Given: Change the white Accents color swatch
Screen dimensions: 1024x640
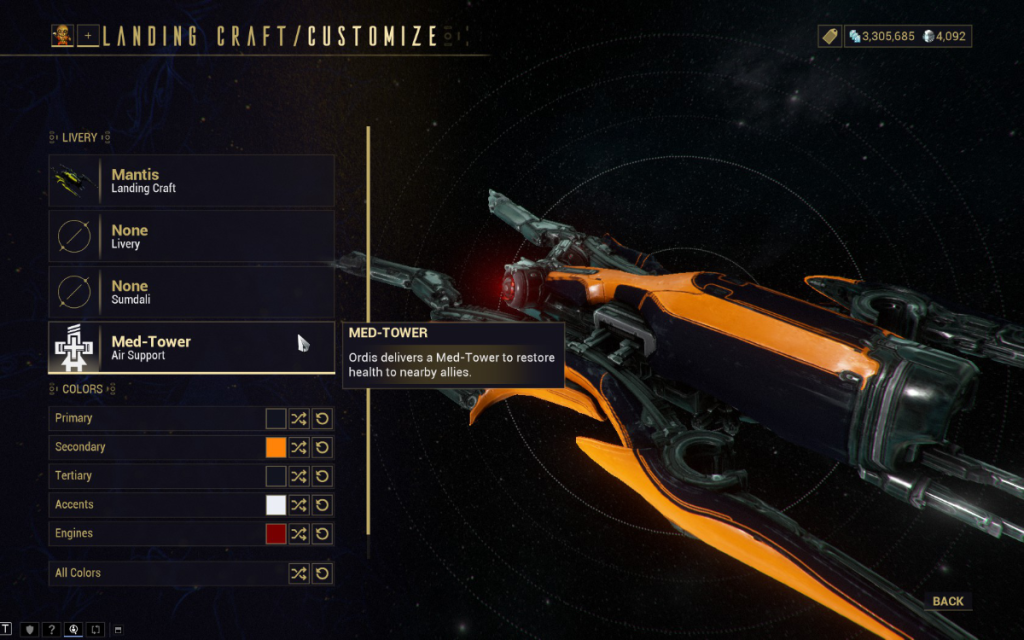Looking at the screenshot, I should click(x=276, y=505).
